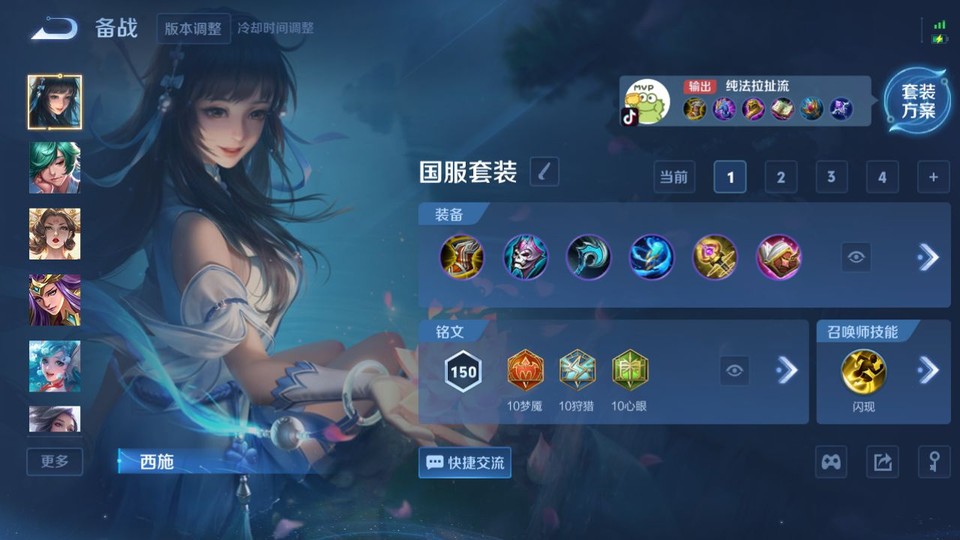Go back using the return arrow
This screenshot has height=540, width=960.
tap(54, 28)
